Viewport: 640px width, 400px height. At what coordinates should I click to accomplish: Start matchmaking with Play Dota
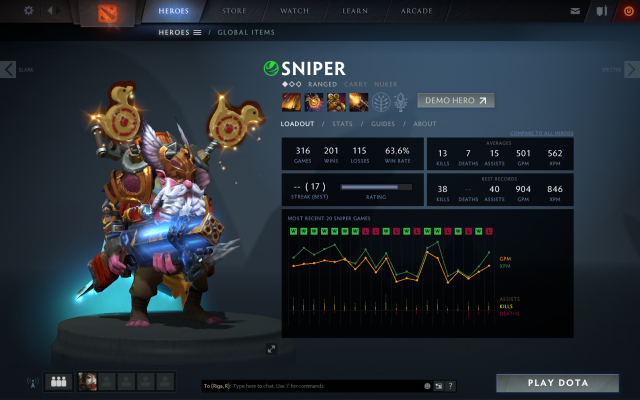(x=558, y=383)
